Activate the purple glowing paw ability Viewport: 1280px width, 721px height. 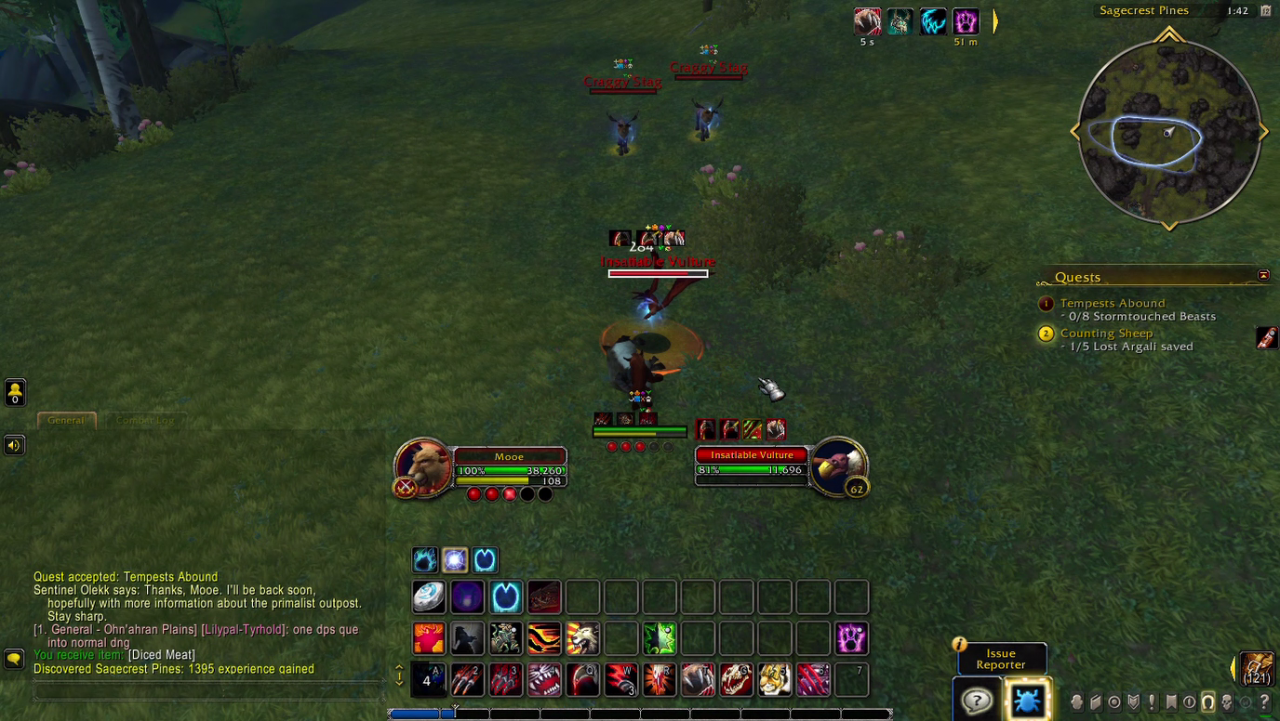(851, 637)
